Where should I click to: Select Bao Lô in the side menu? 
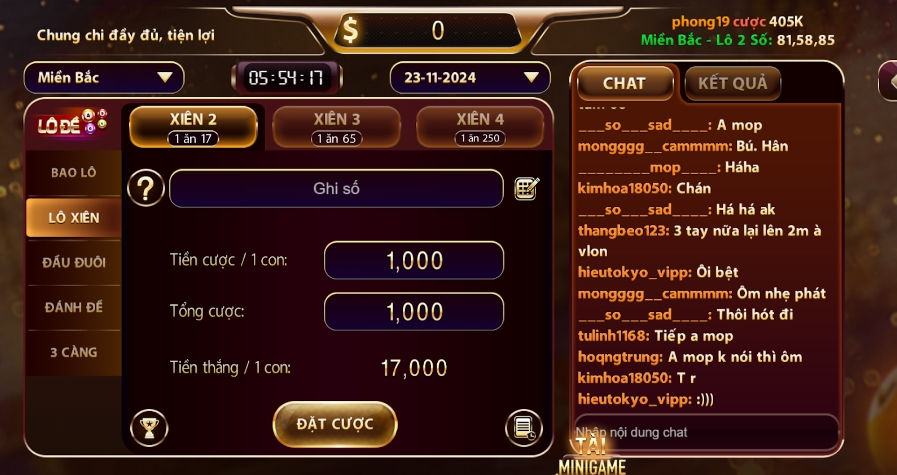pyautogui.click(x=73, y=172)
